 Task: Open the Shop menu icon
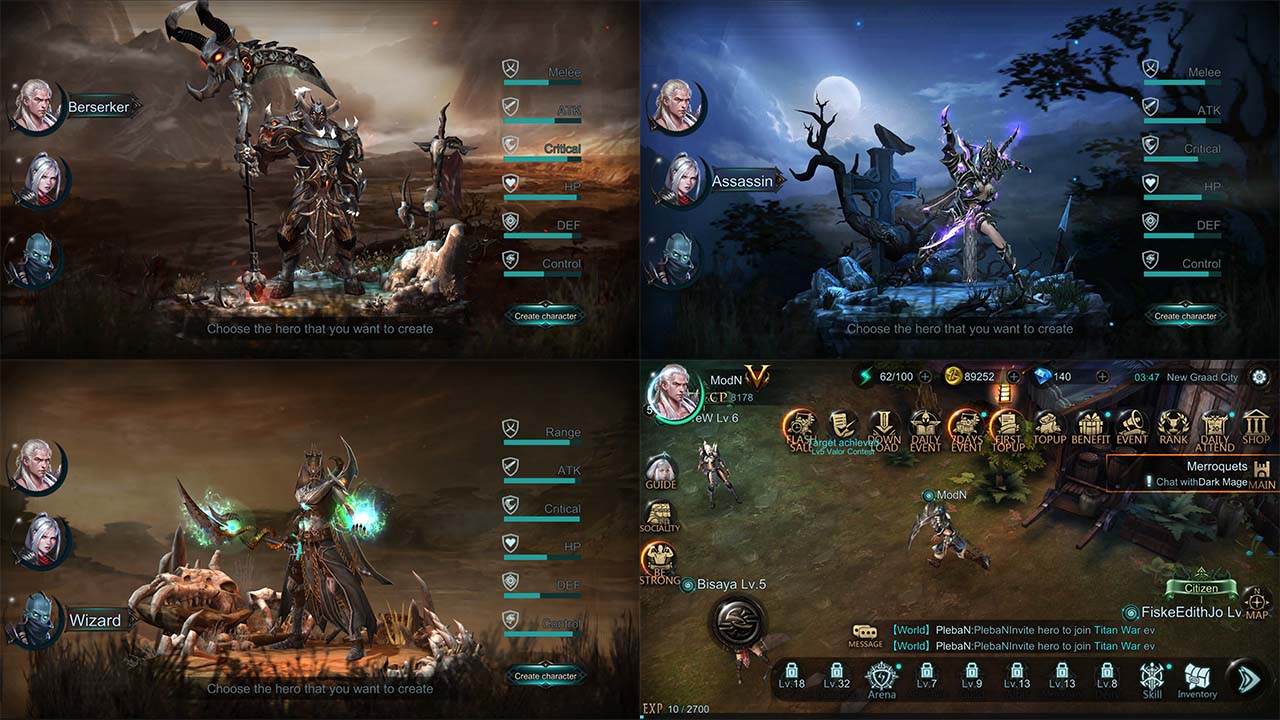point(1256,427)
